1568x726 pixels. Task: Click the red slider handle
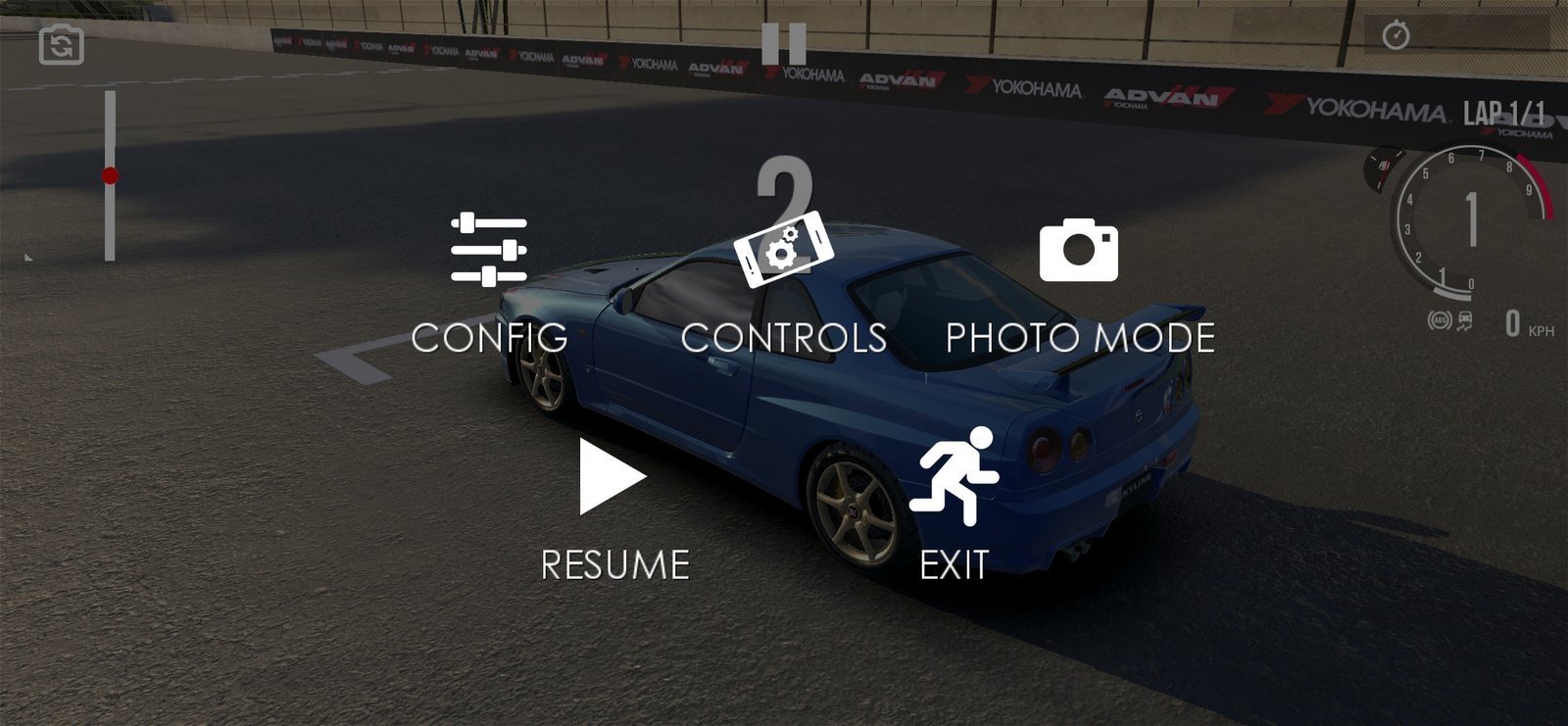click(x=111, y=176)
